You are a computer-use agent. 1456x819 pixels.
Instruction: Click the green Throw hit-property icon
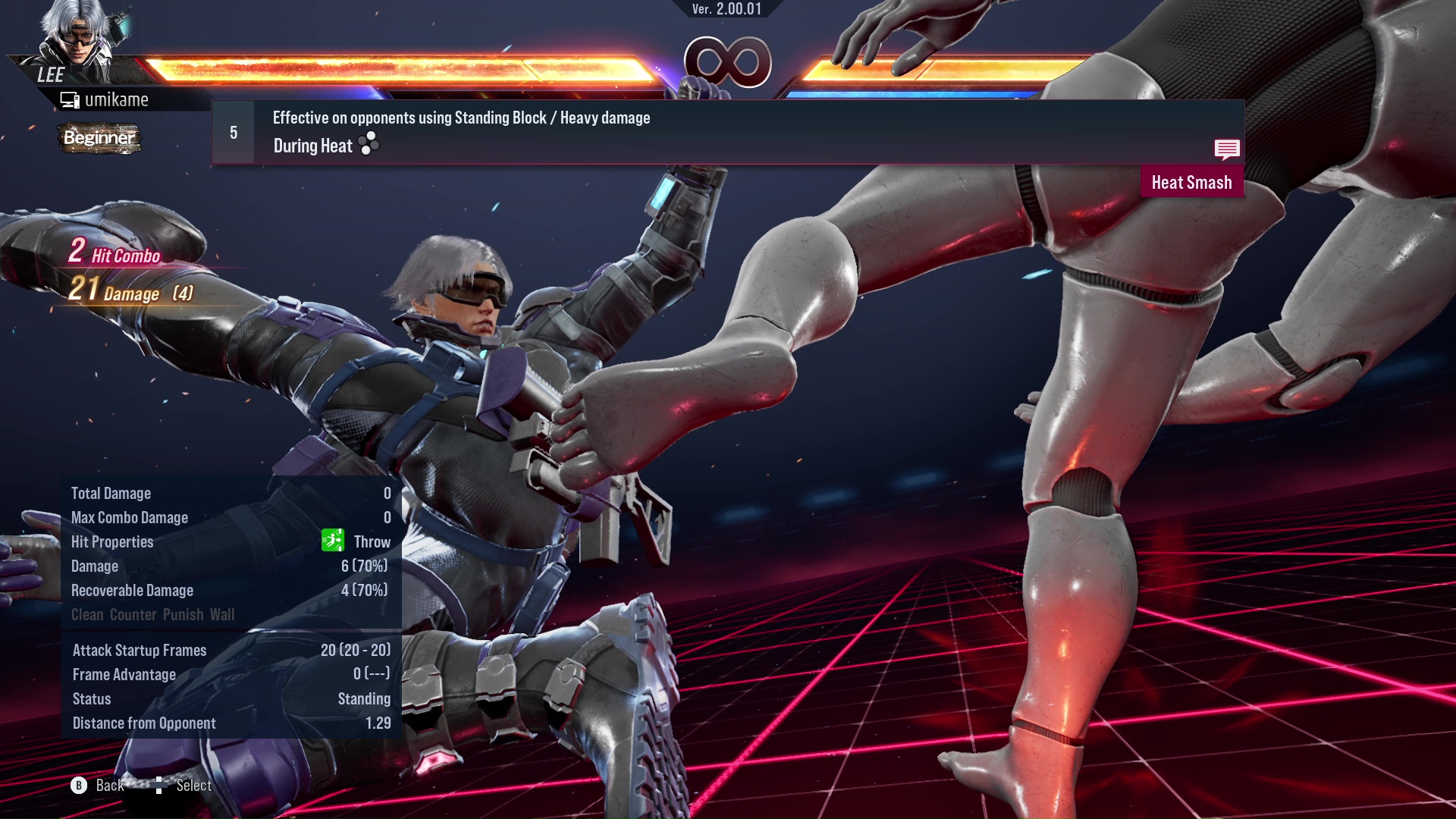click(x=331, y=541)
